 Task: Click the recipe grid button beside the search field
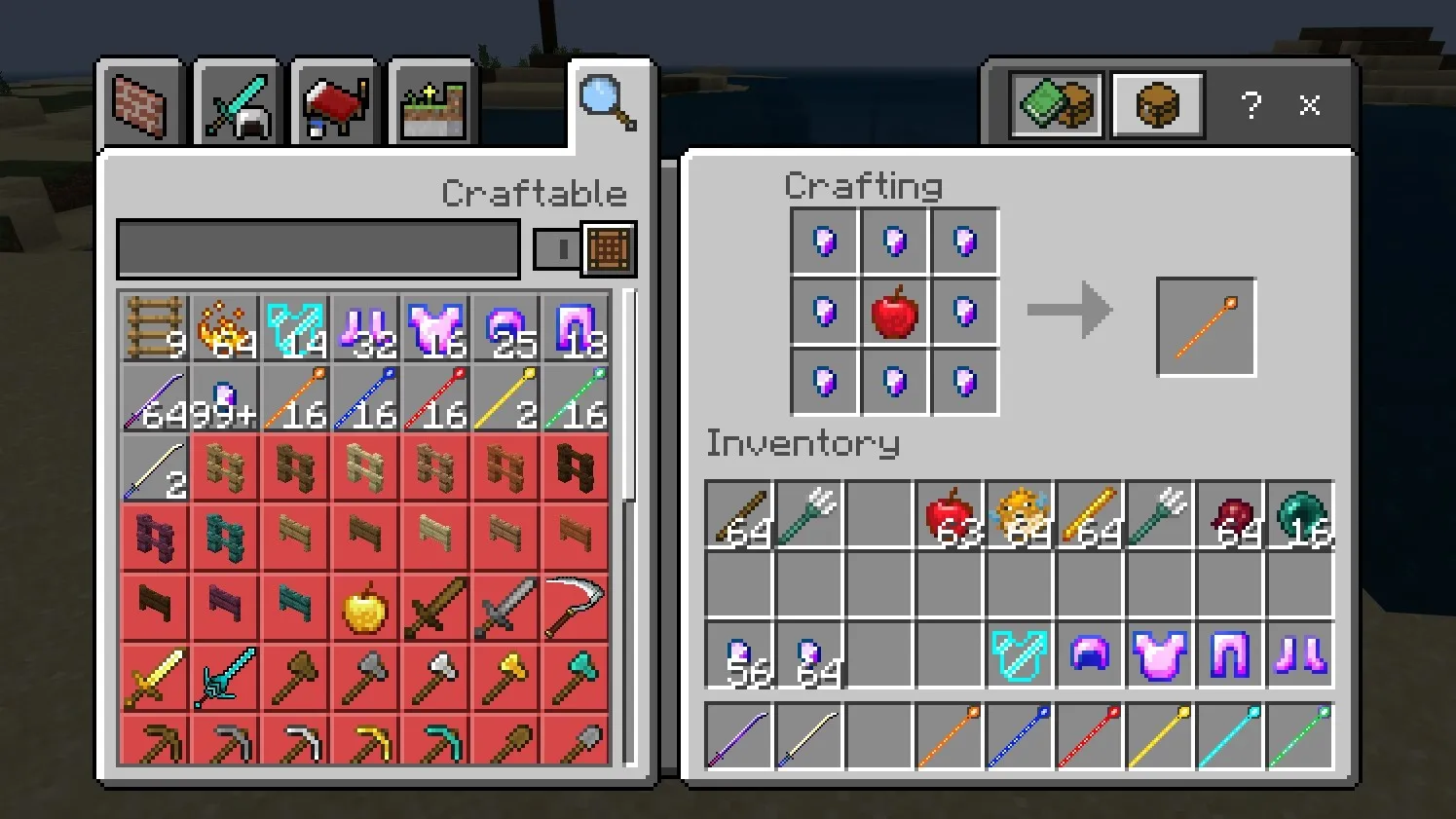point(608,248)
